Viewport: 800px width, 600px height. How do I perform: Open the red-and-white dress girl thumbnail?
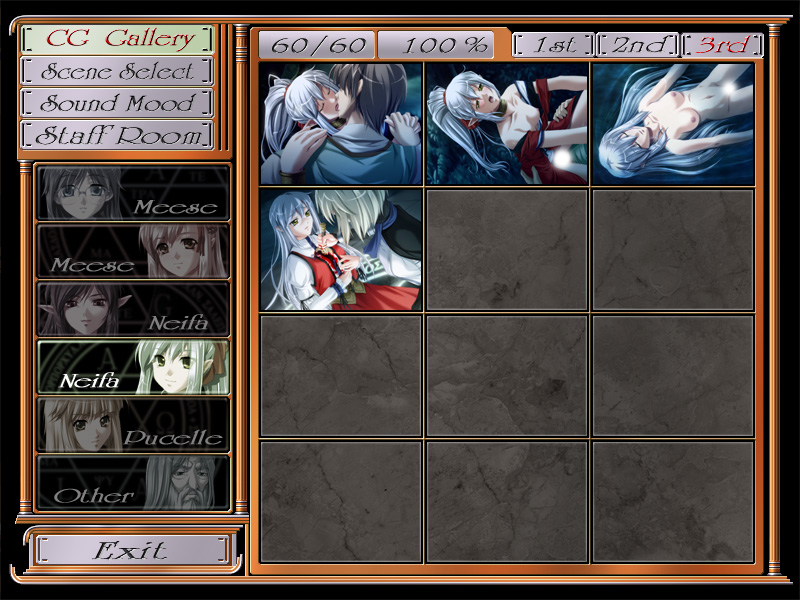pos(341,250)
